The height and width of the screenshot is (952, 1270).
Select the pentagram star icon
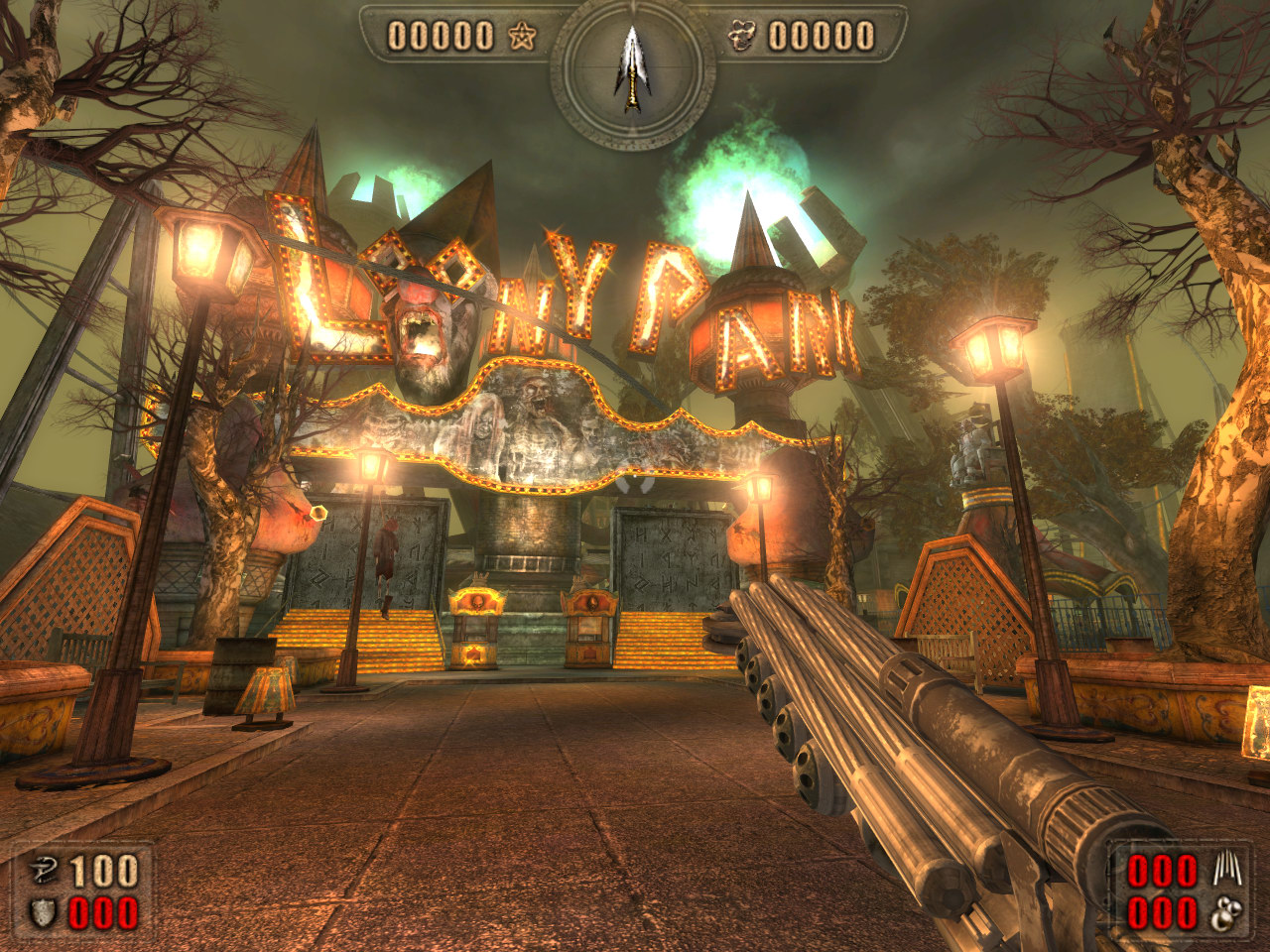click(522, 38)
